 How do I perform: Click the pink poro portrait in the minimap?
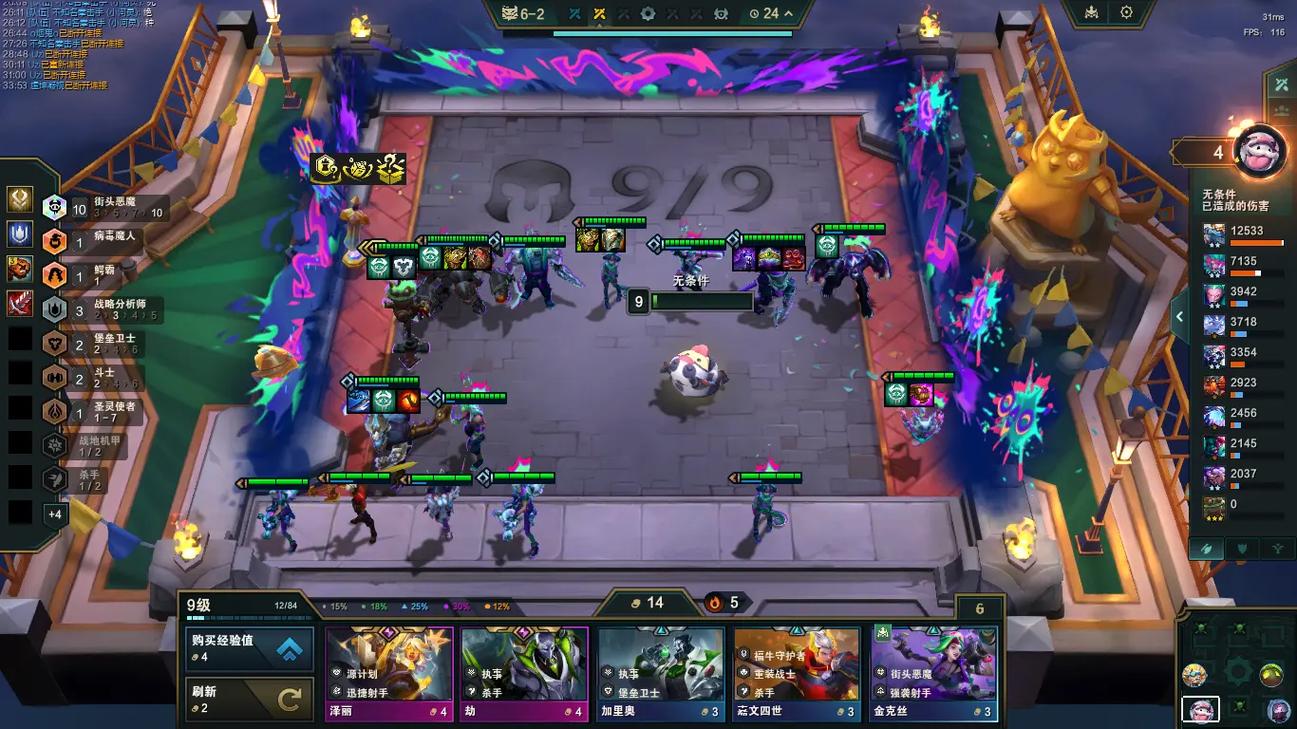click(1200, 709)
